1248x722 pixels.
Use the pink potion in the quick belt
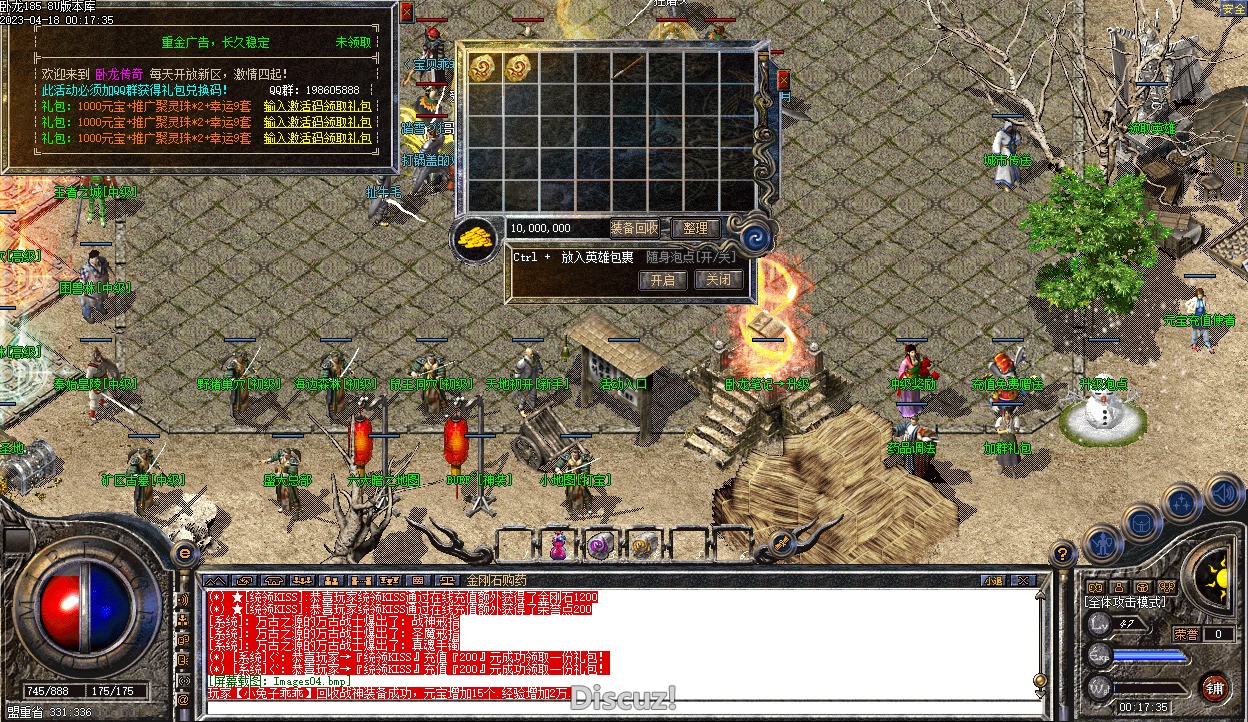pyautogui.click(x=557, y=546)
